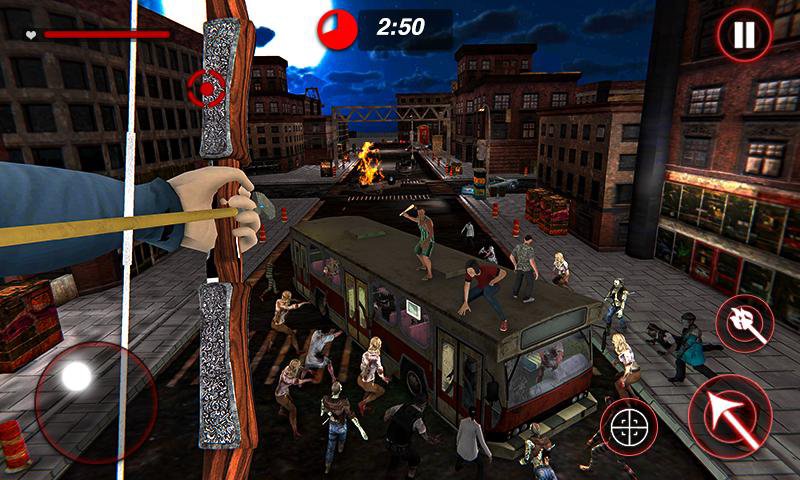This screenshot has height=480, width=800.
Task: Pause the game with the pause button
Action: point(742,36)
